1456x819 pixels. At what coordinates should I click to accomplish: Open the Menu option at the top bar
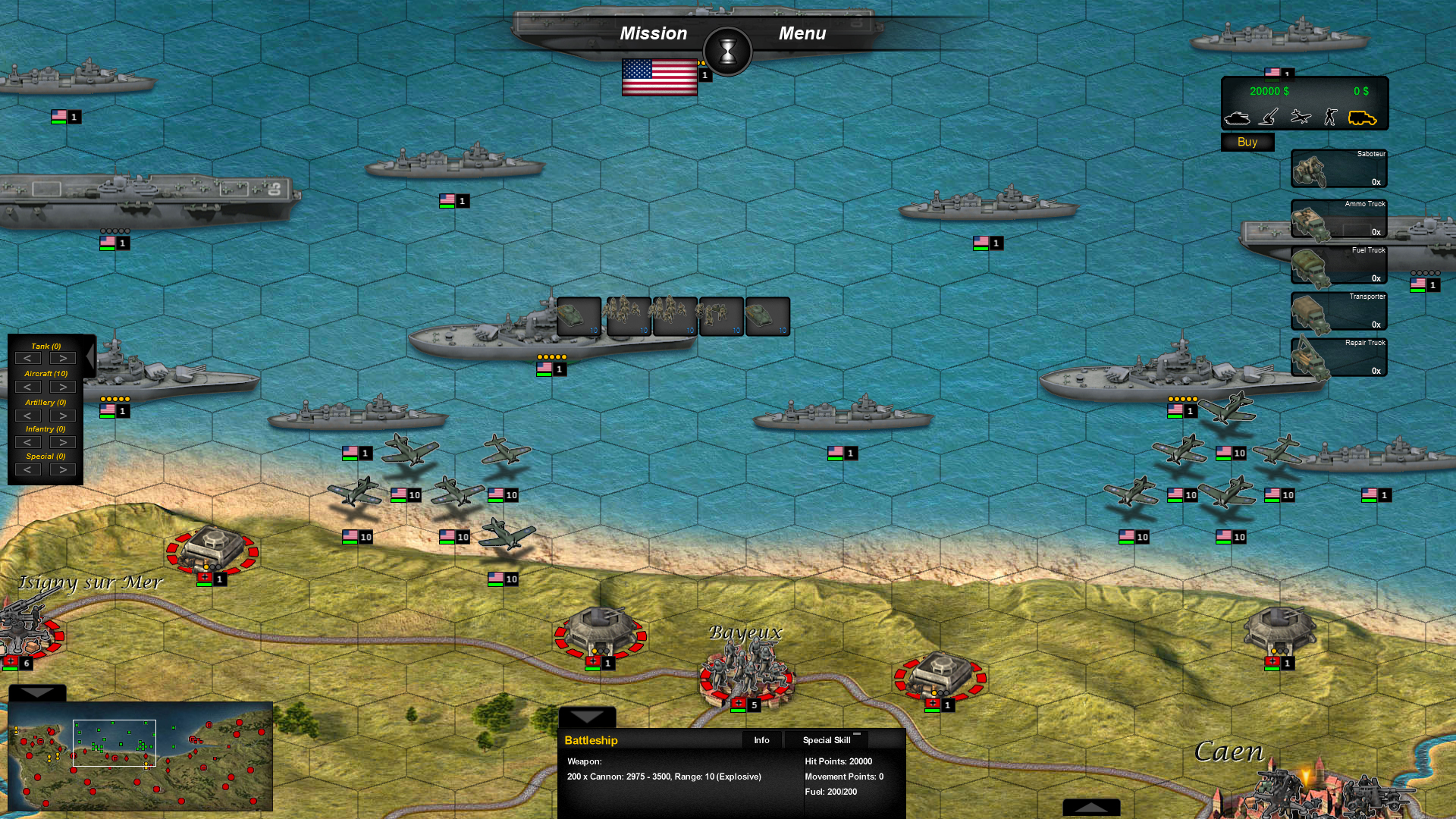pos(802,33)
